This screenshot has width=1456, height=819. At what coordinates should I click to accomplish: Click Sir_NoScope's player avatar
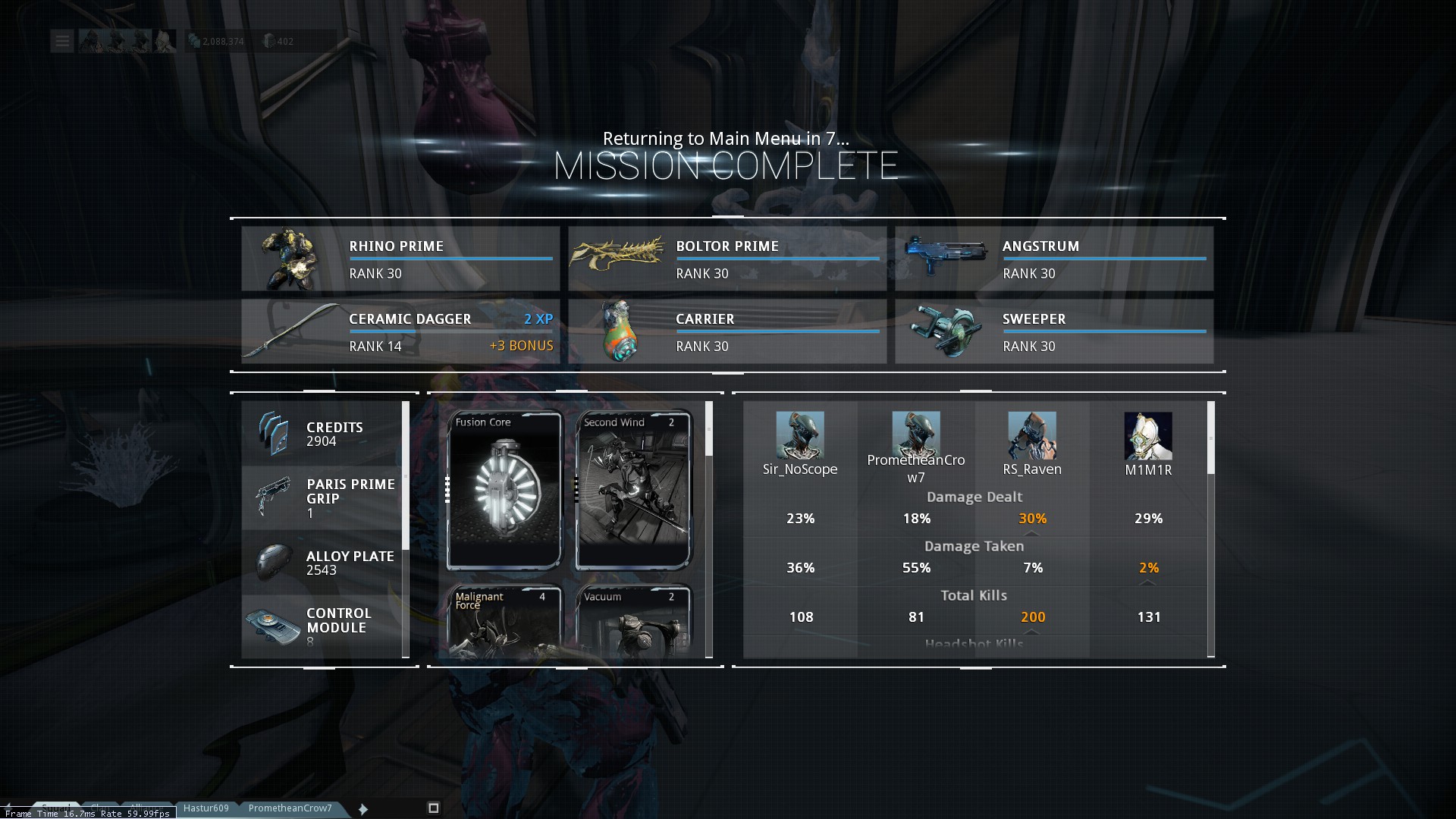[x=800, y=435]
